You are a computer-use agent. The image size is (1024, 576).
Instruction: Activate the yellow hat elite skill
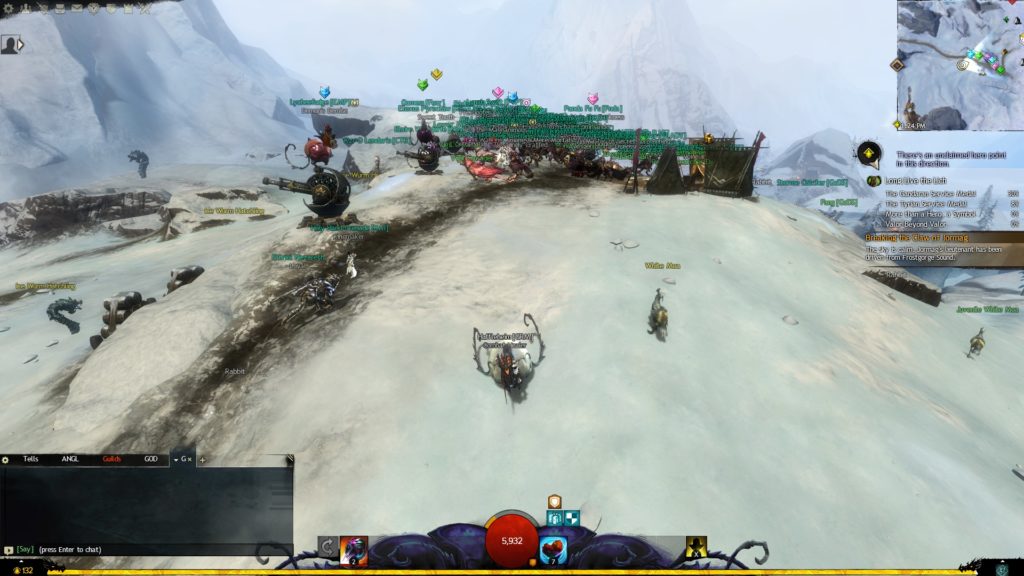pyautogui.click(x=696, y=547)
